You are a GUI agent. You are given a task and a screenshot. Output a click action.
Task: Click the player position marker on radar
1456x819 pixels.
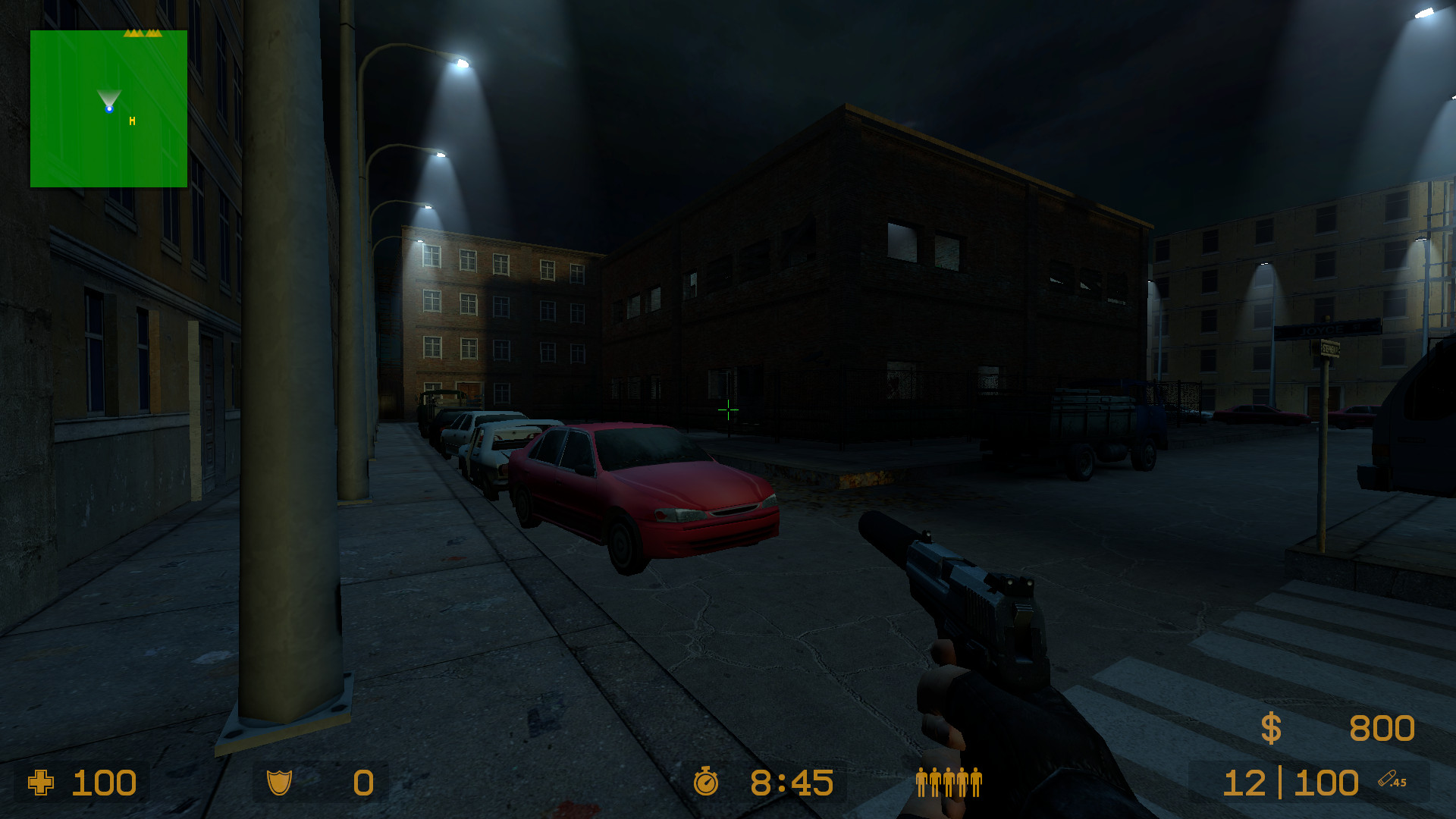[x=109, y=109]
